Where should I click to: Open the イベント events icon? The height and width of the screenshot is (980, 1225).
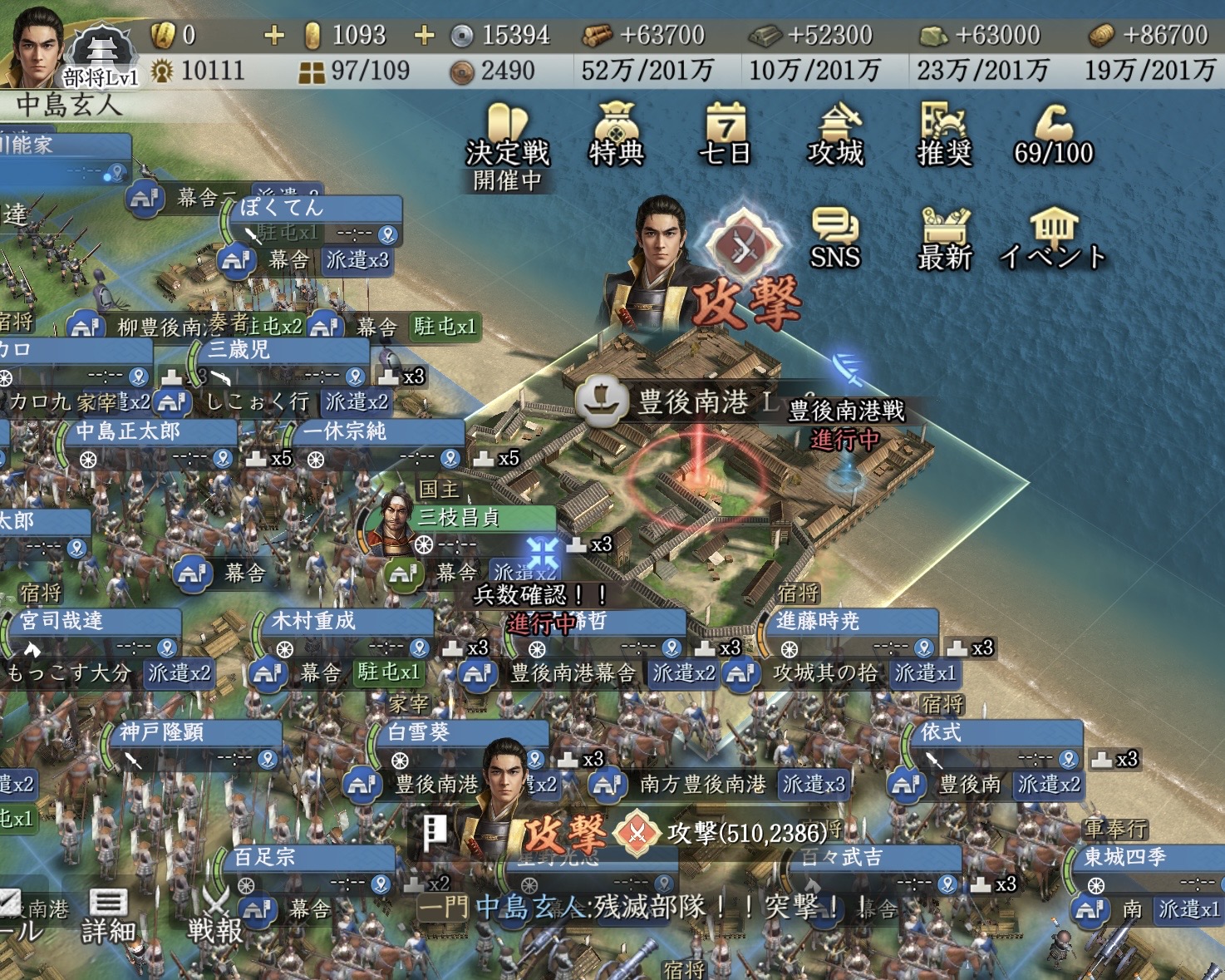tap(1053, 239)
